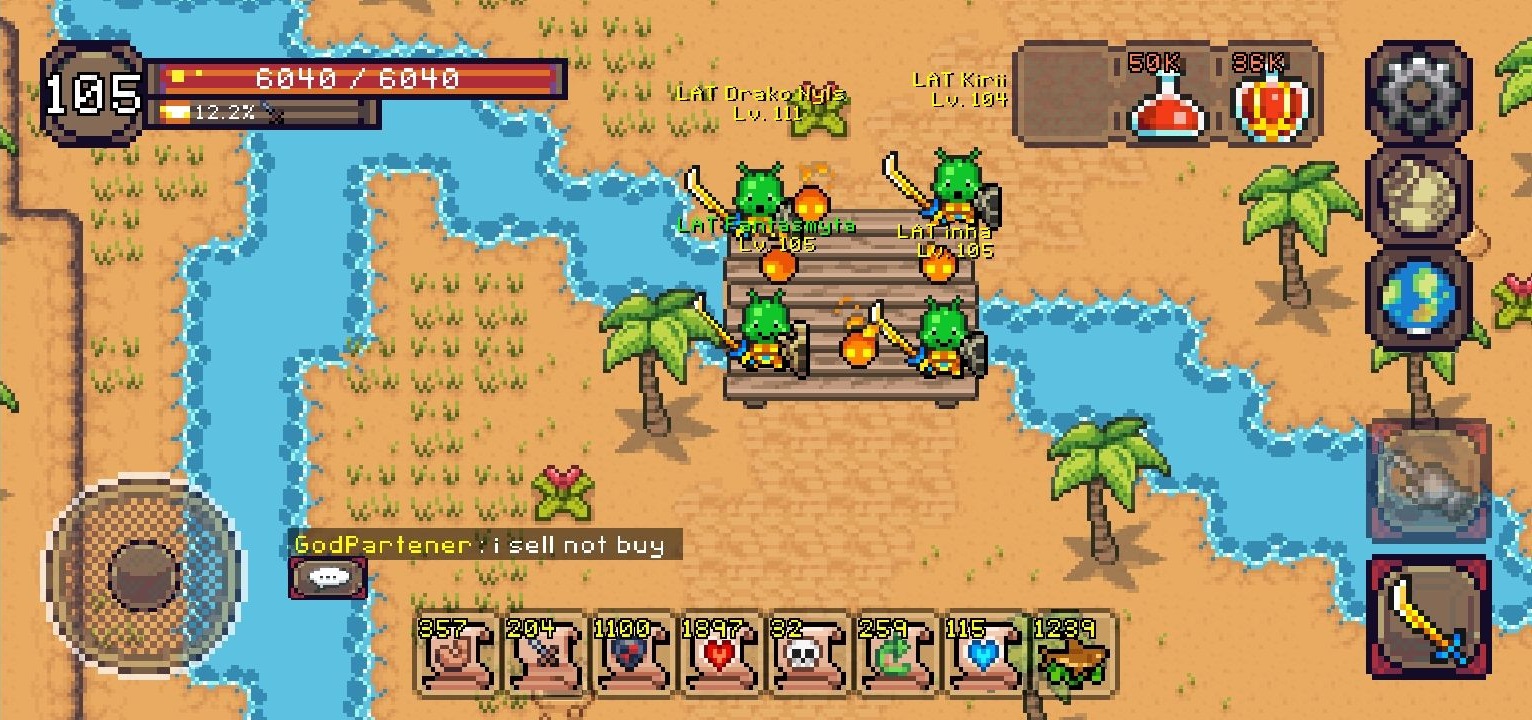Use the shield scroll with 1100
The height and width of the screenshot is (720, 1532).
[633, 655]
